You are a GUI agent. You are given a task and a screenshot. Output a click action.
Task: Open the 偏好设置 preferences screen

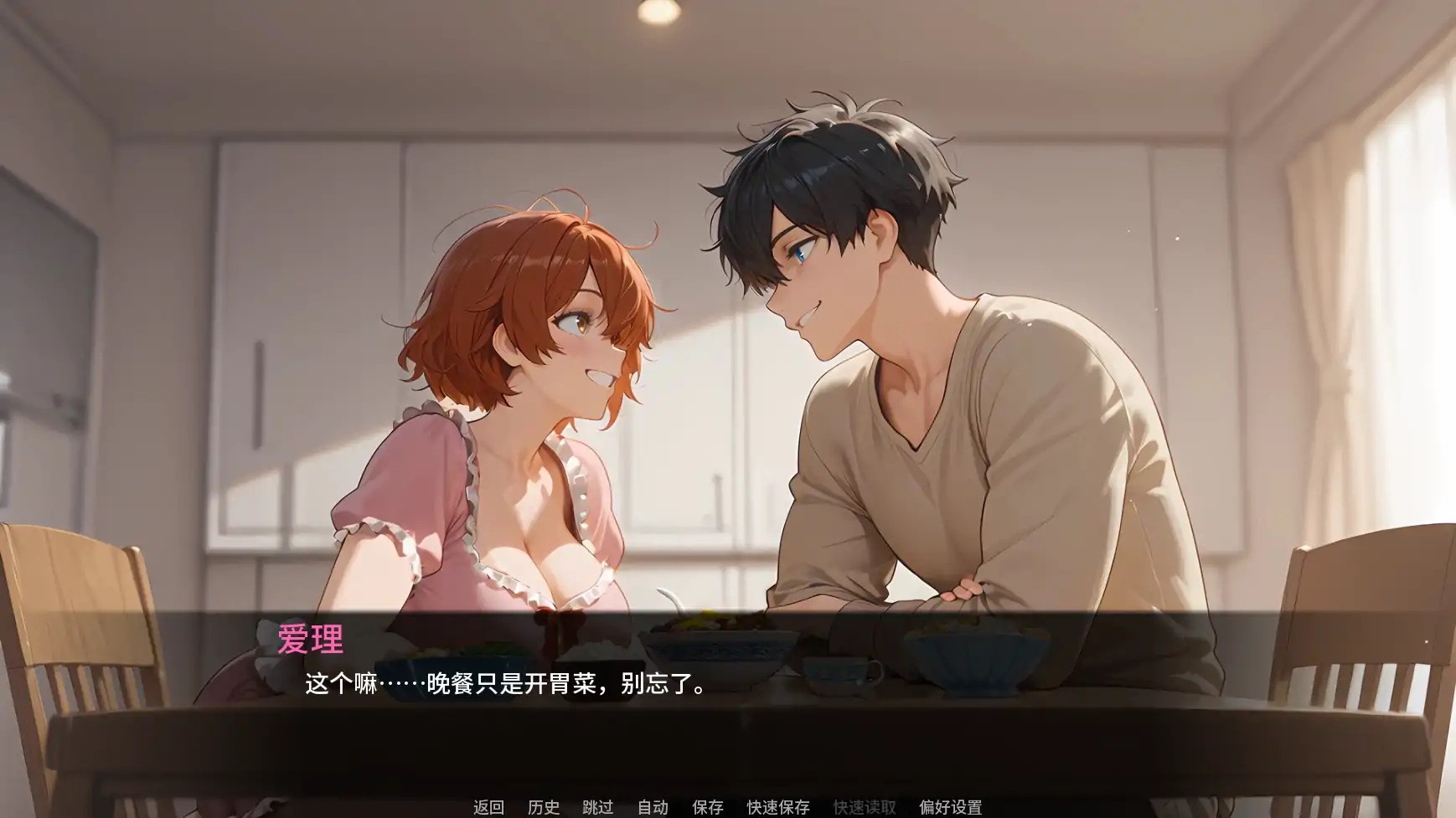949,808
